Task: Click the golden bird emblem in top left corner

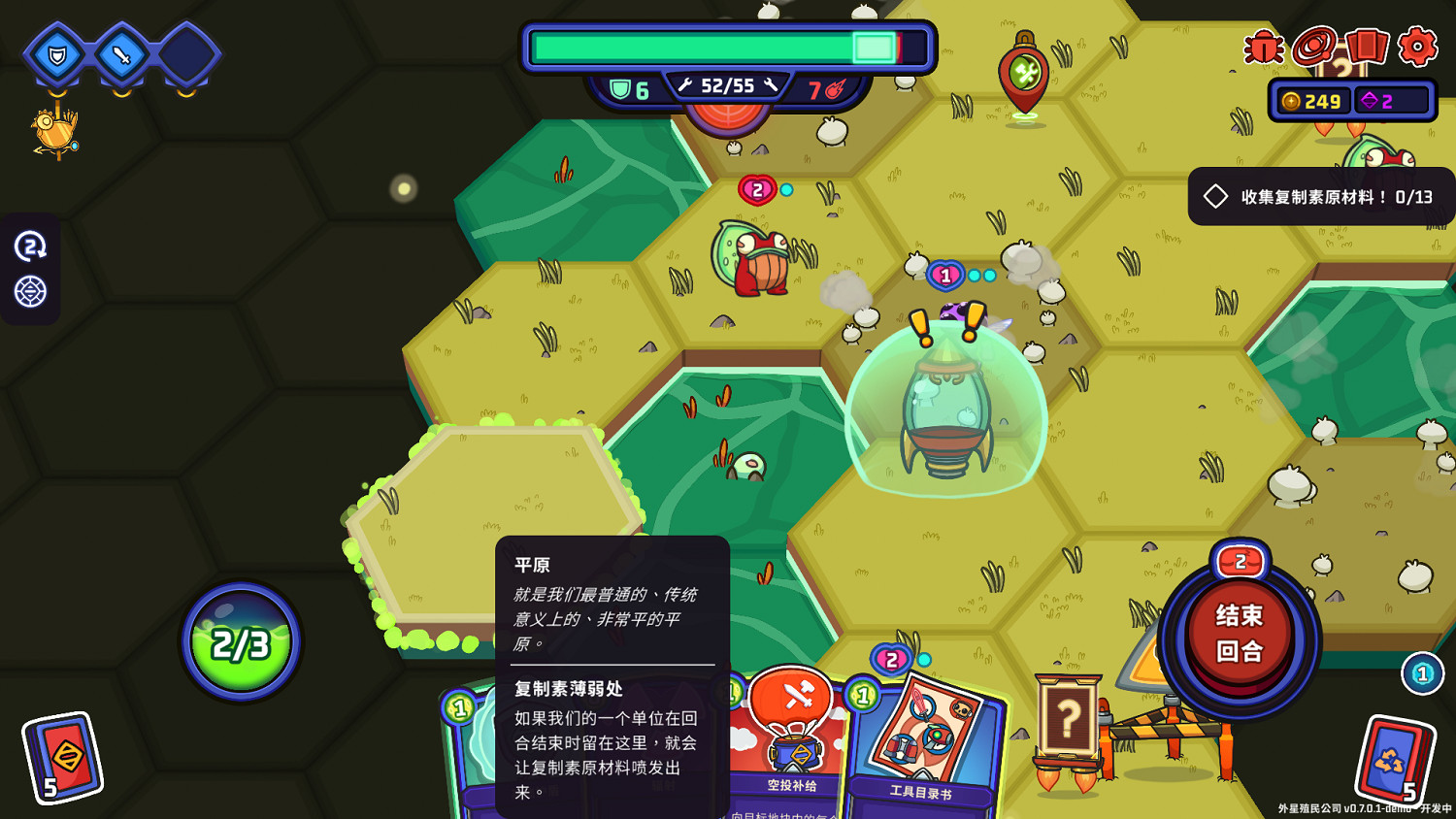Action: (55, 131)
